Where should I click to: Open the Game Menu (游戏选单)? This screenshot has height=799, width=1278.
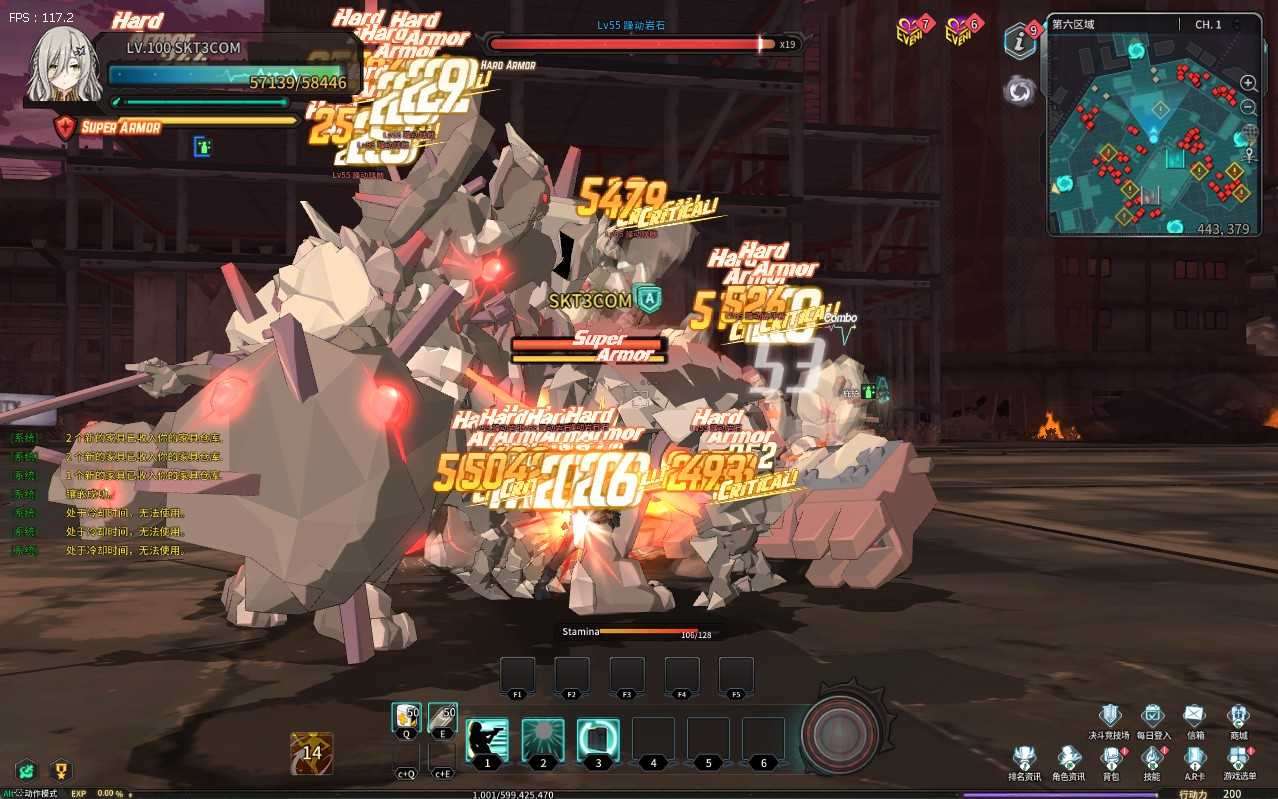(1238, 758)
